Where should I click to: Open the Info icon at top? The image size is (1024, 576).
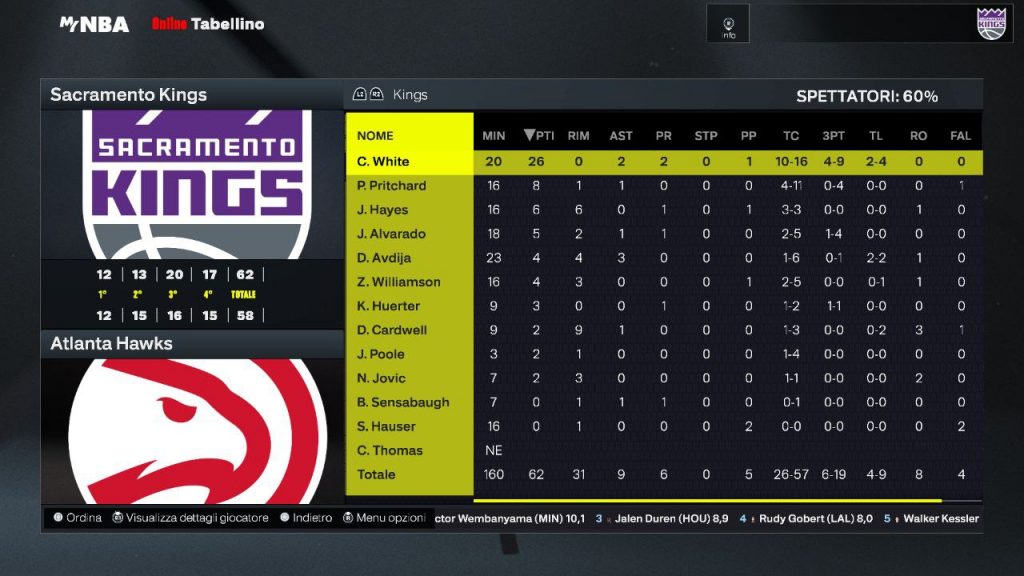729,25
